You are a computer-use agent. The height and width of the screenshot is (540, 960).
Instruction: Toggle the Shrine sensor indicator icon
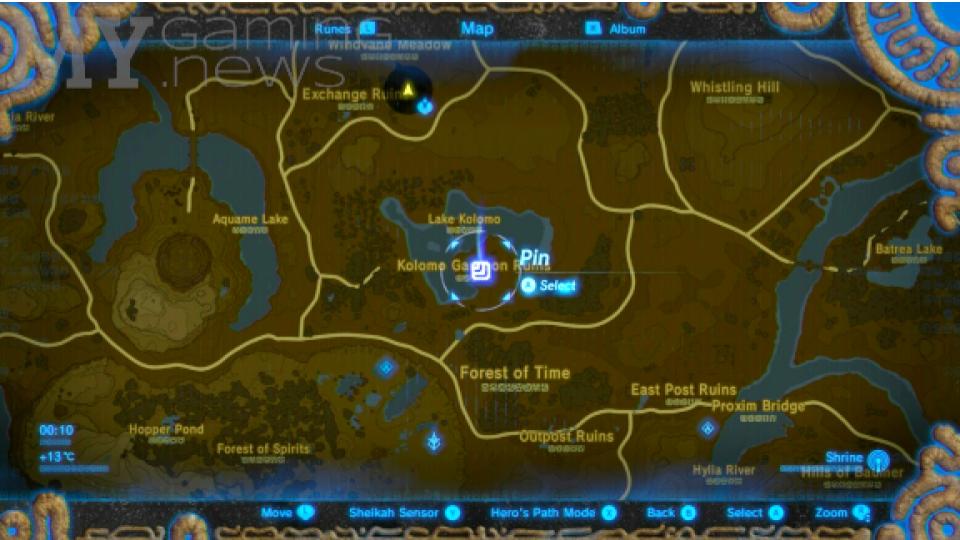(x=877, y=460)
